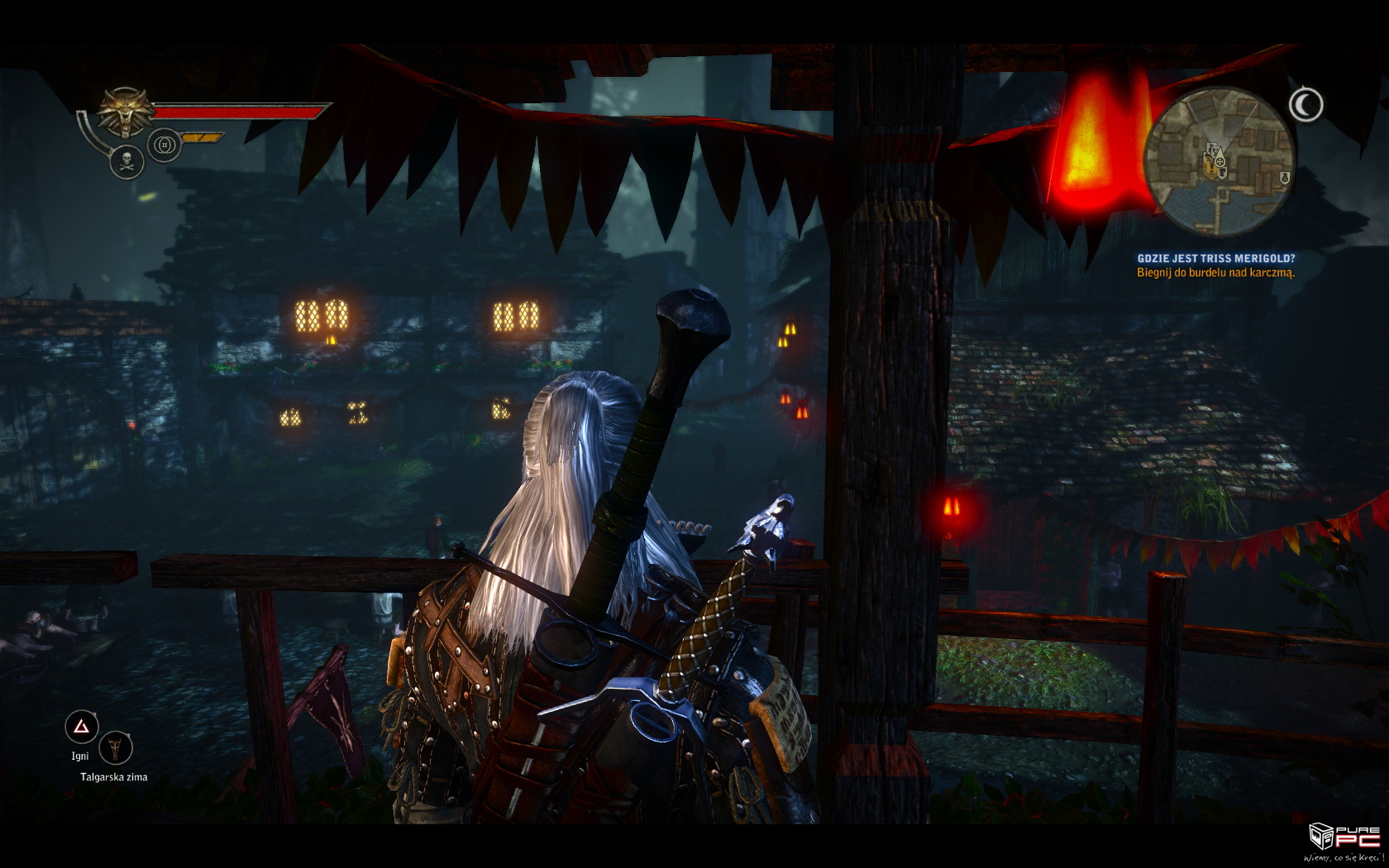Select the Talgarska zima item slot
This screenshot has width=1389, height=868.
click(116, 749)
